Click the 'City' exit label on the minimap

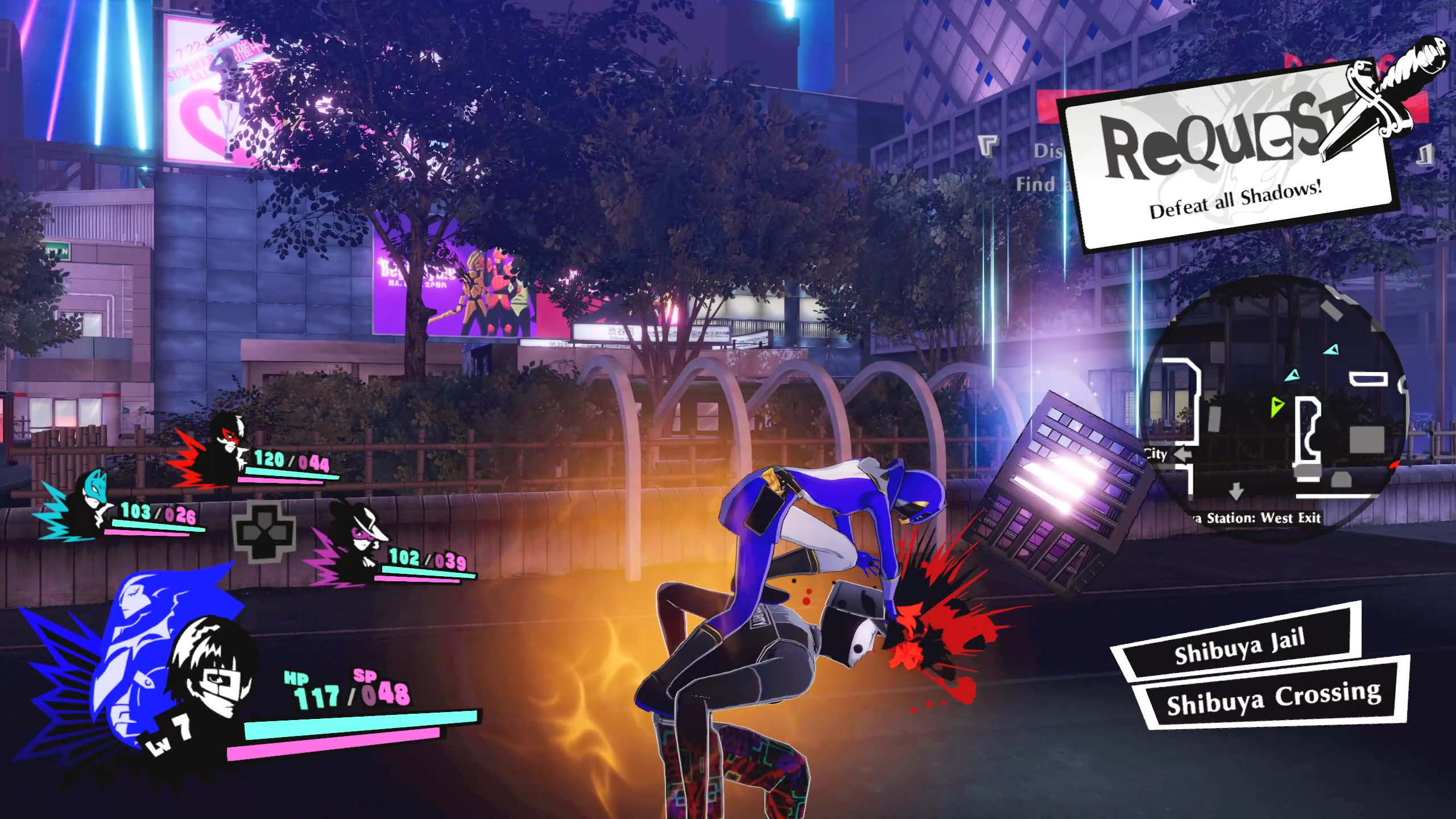[1156, 455]
